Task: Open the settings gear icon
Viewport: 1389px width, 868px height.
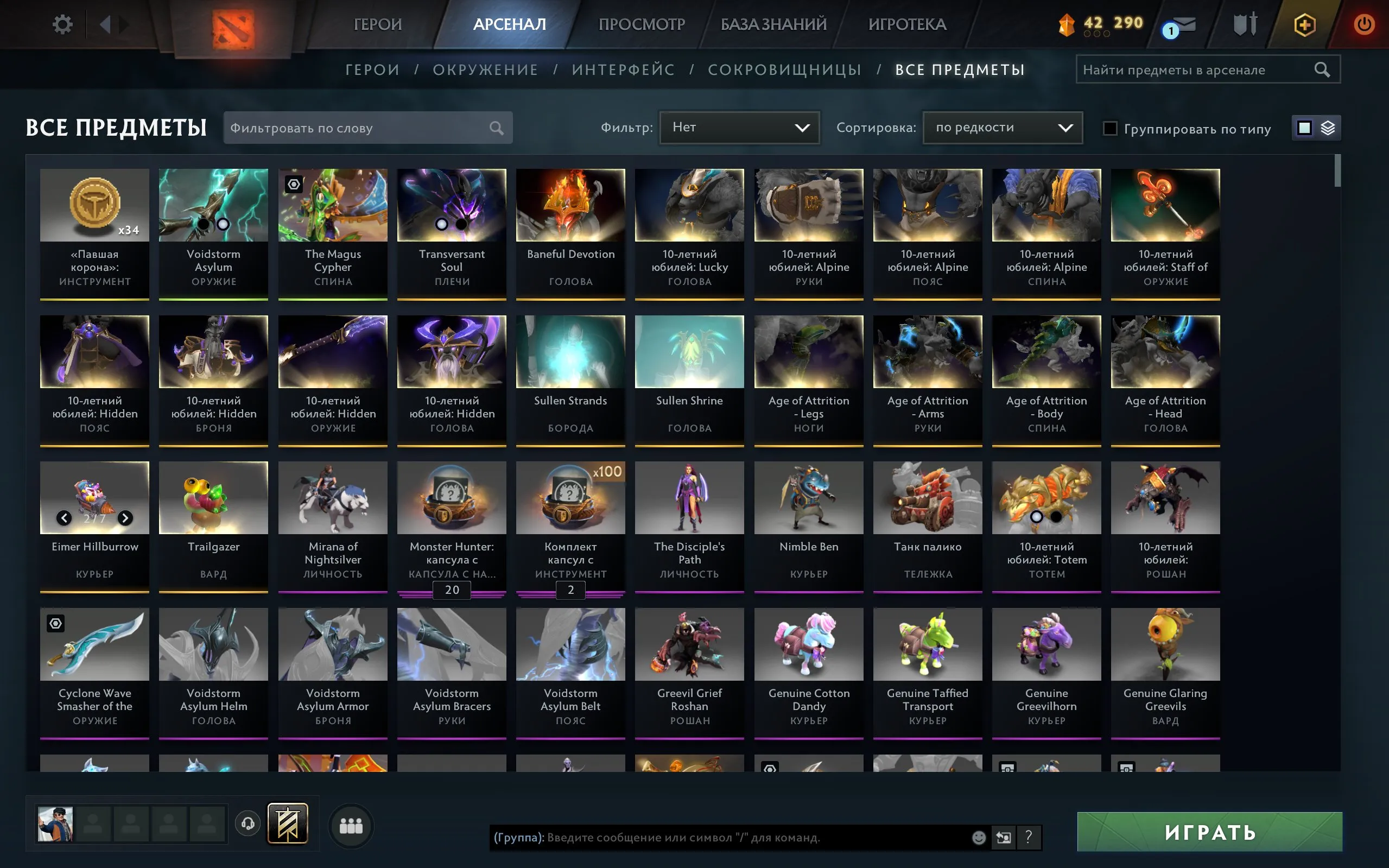Action: pos(63,24)
